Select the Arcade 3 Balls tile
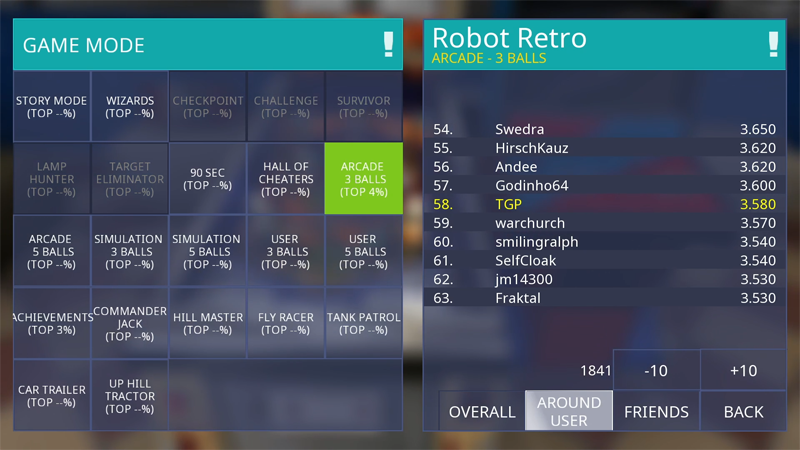Screen dimensions: 800x450 [363, 179]
